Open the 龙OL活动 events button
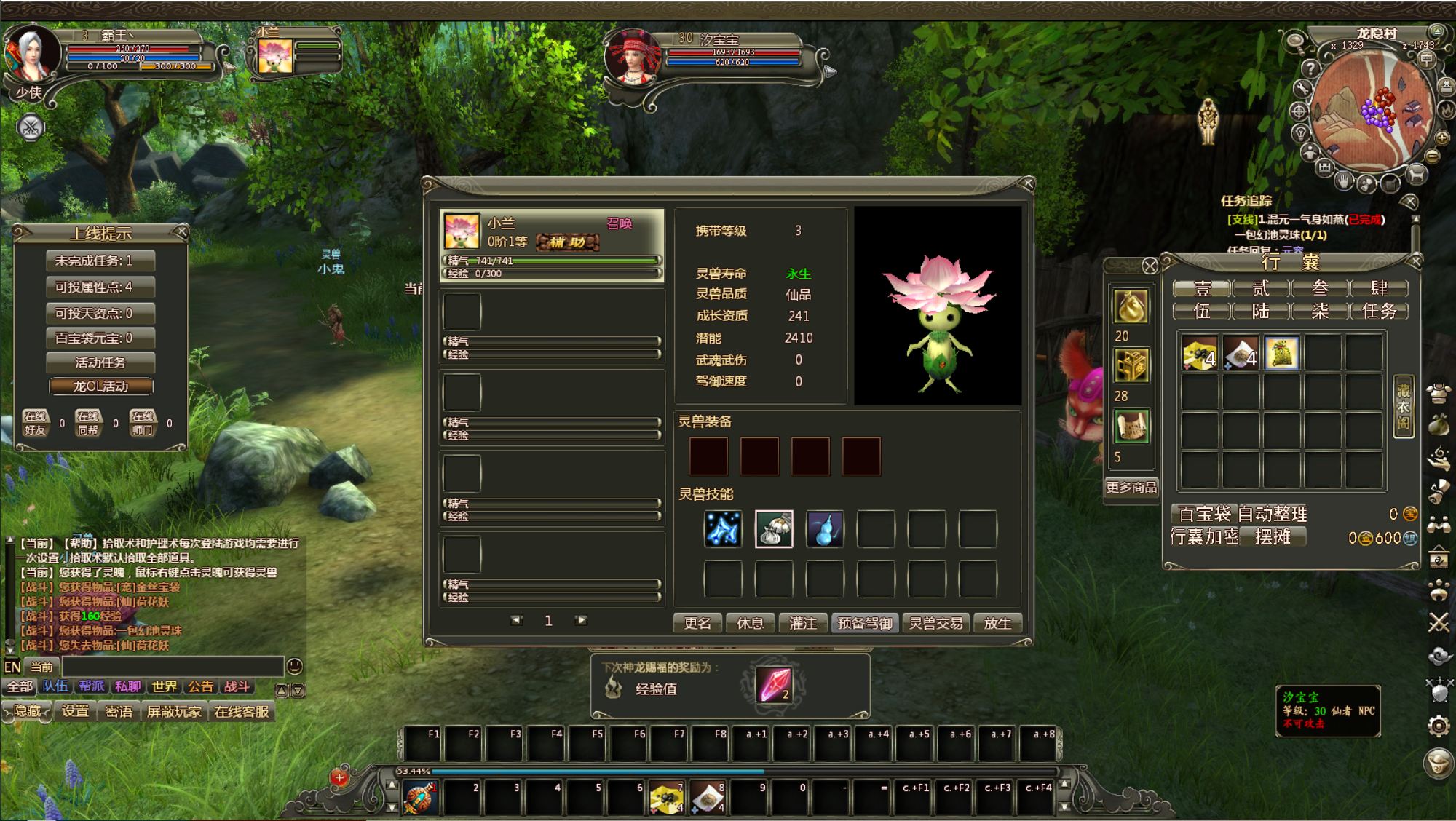Image resolution: width=1456 pixels, height=821 pixels. 100,386
